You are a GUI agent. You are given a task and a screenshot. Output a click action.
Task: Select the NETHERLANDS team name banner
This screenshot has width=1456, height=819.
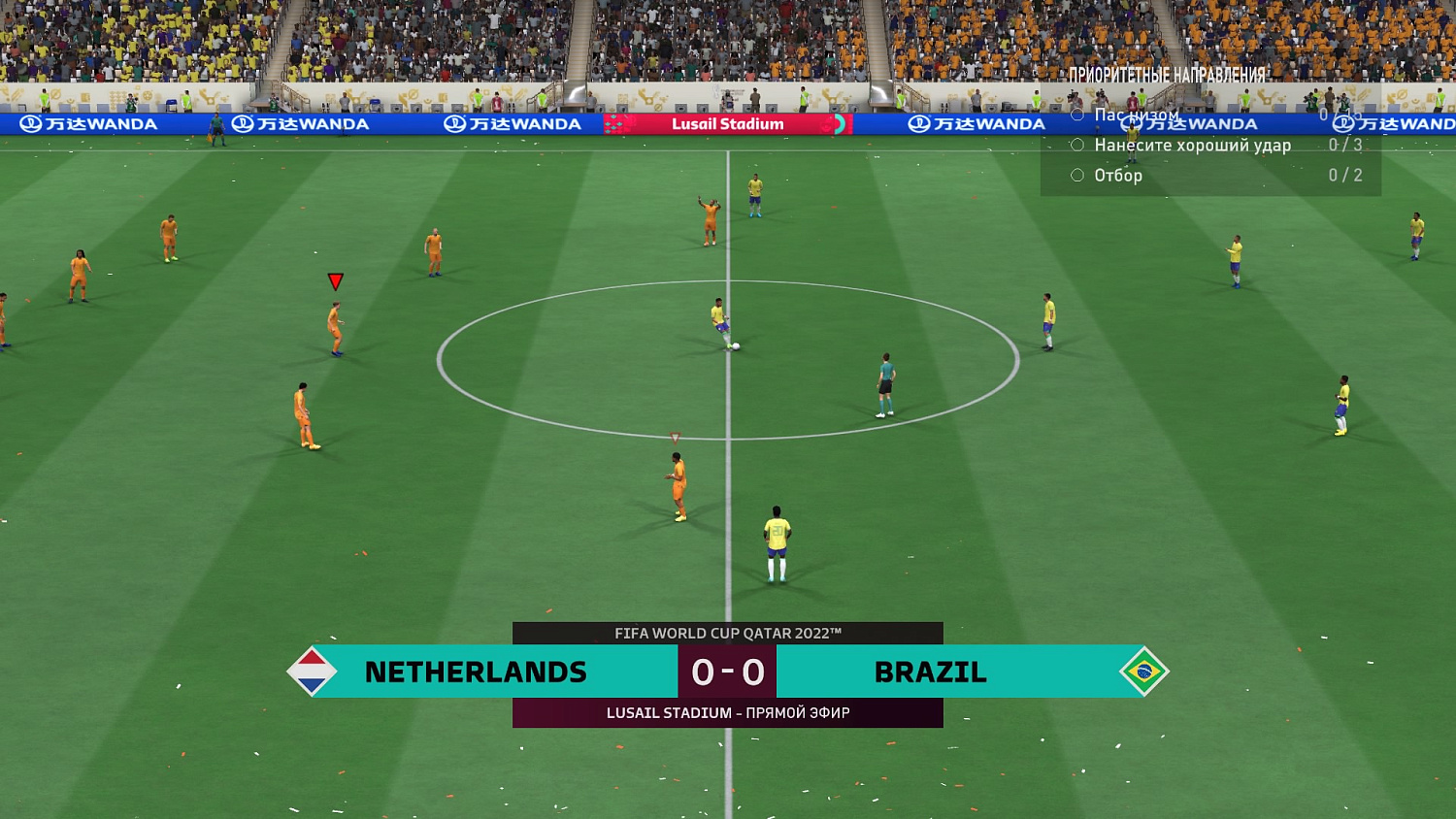click(476, 672)
